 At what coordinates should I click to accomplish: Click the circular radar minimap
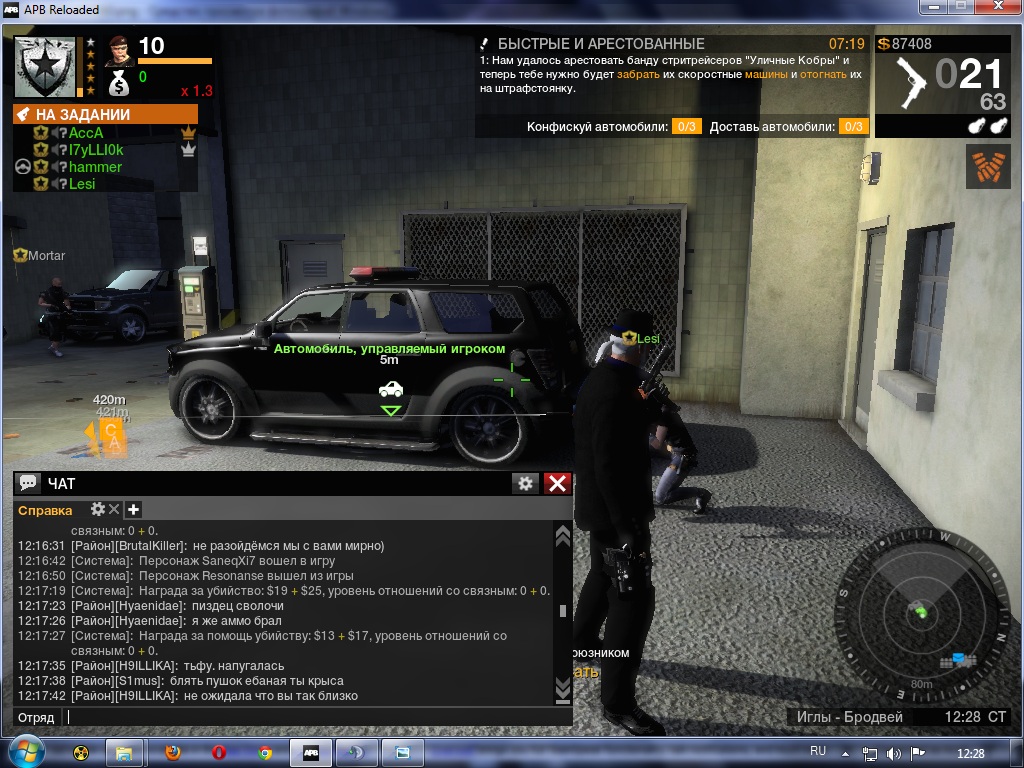(x=919, y=611)
